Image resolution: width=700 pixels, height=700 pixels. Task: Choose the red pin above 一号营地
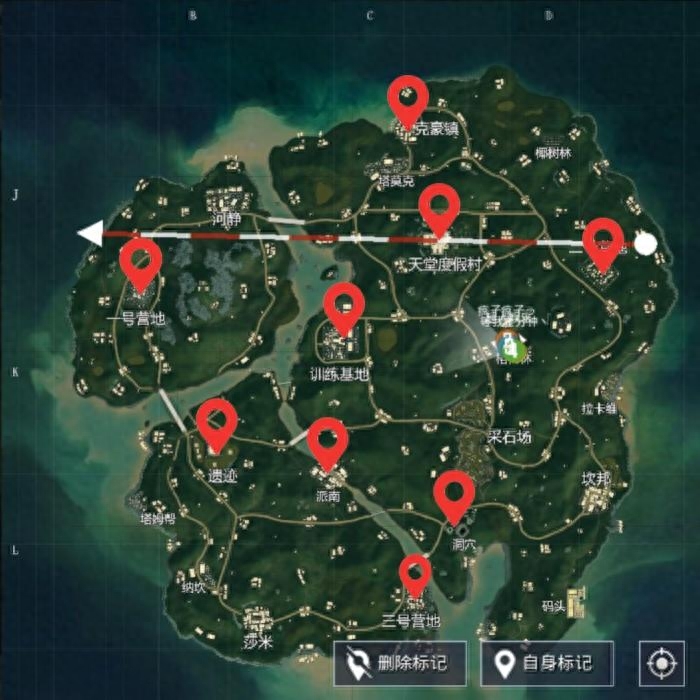coord(141,260)
